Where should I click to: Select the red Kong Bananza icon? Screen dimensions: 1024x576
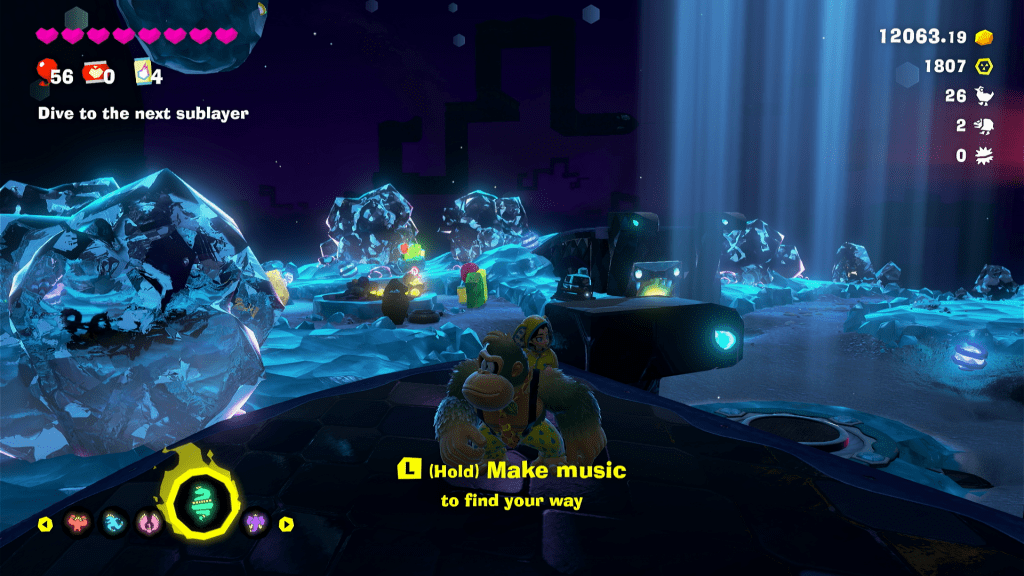[x=78, y=524]
